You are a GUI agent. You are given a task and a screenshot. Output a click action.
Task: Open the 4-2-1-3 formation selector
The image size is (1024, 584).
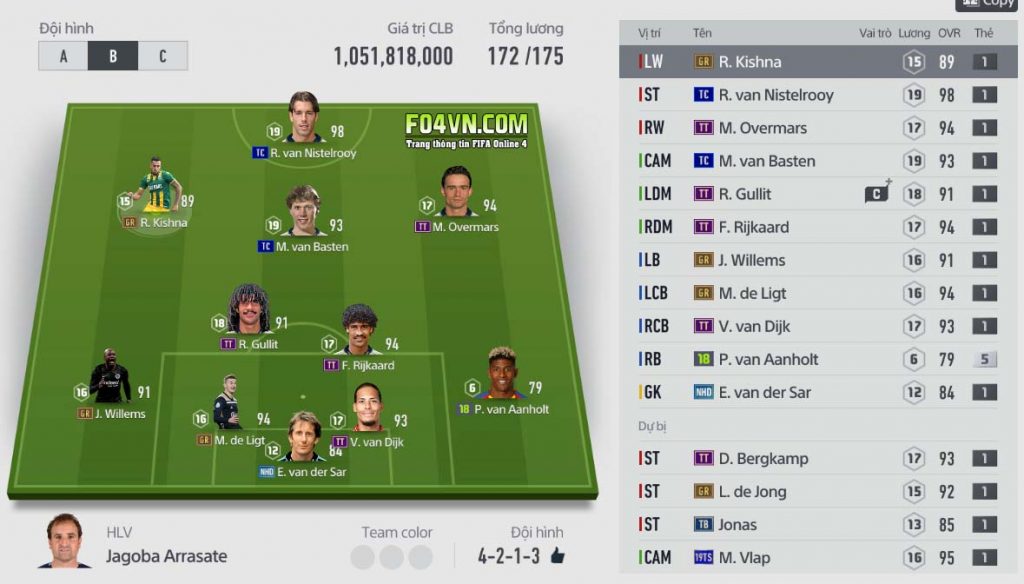(x=508, y=555)
